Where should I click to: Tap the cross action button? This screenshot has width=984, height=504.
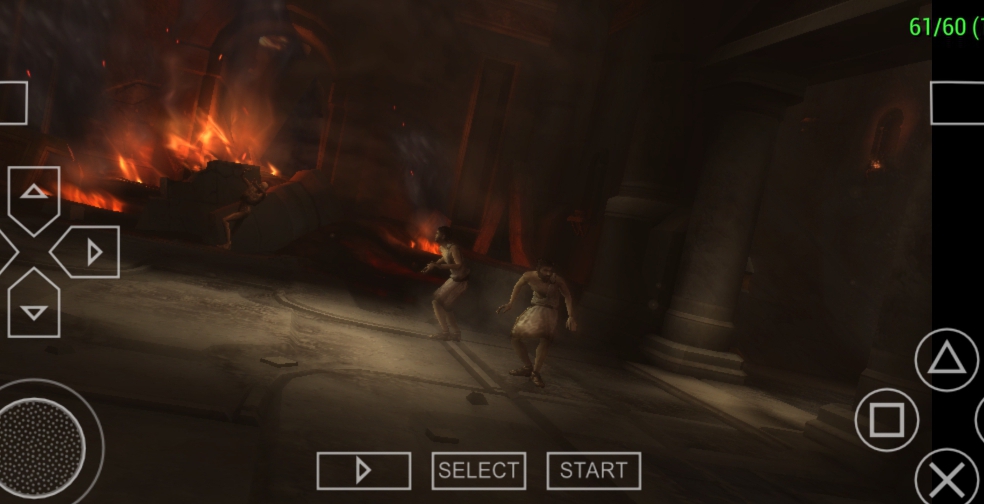947,478
